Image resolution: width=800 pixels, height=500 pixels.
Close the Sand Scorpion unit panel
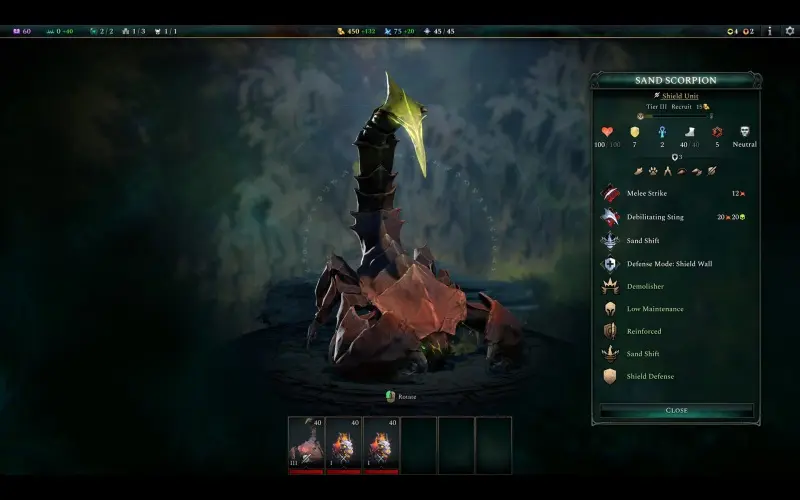pyautogui.click(x=676, y=410)
